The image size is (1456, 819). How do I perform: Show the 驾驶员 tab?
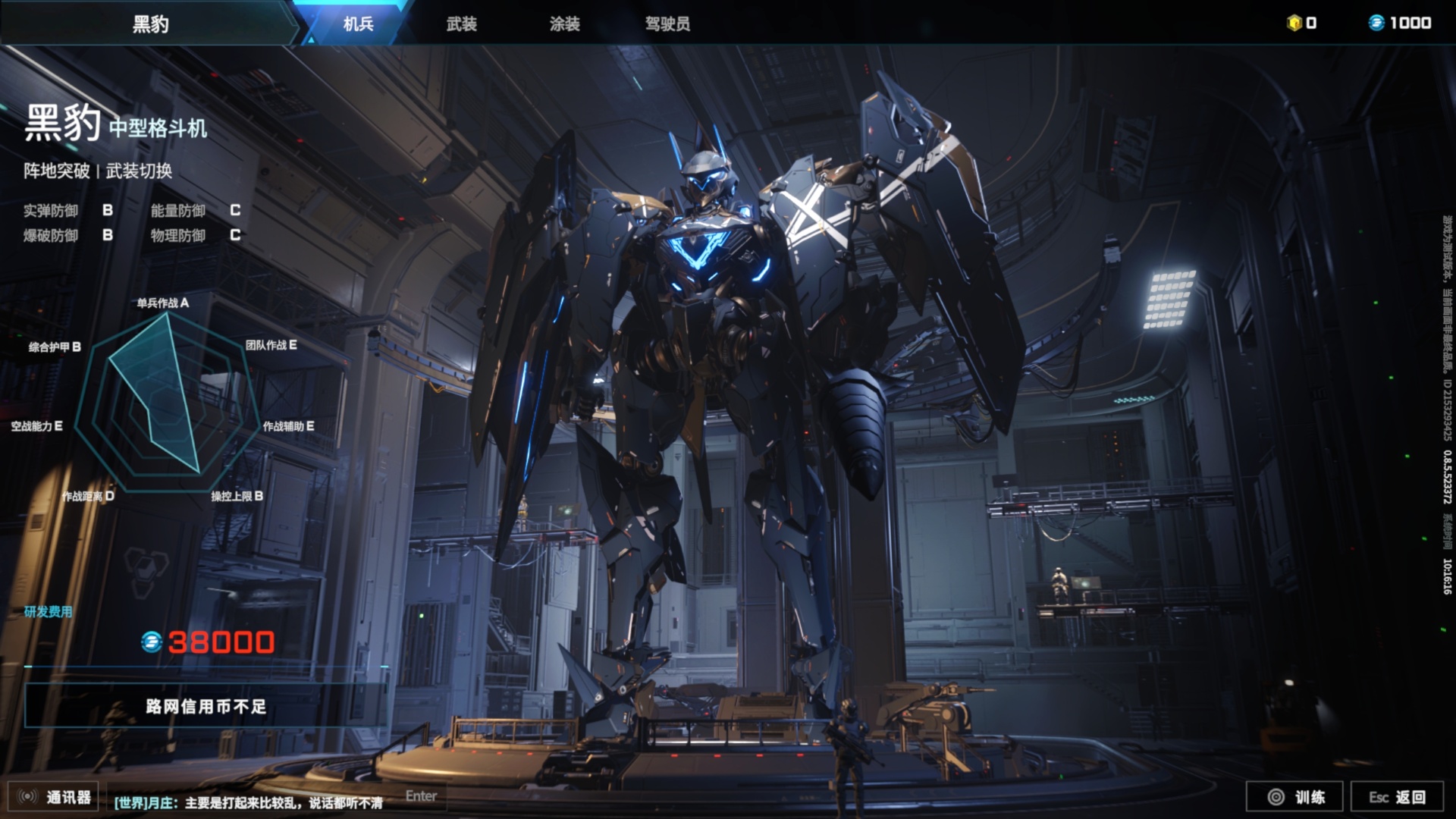667,24
